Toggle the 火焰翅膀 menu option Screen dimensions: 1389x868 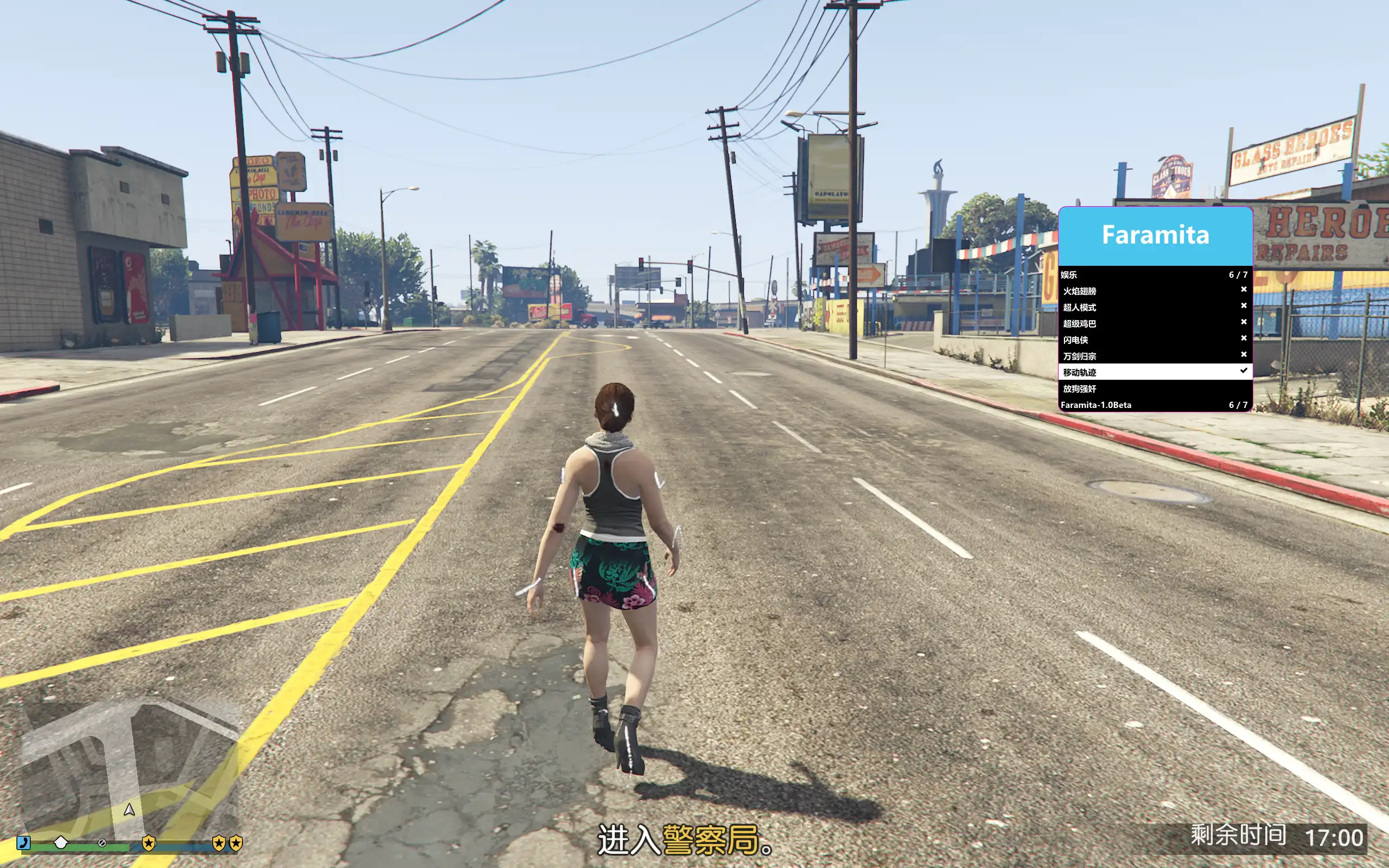click(1154, 291)
